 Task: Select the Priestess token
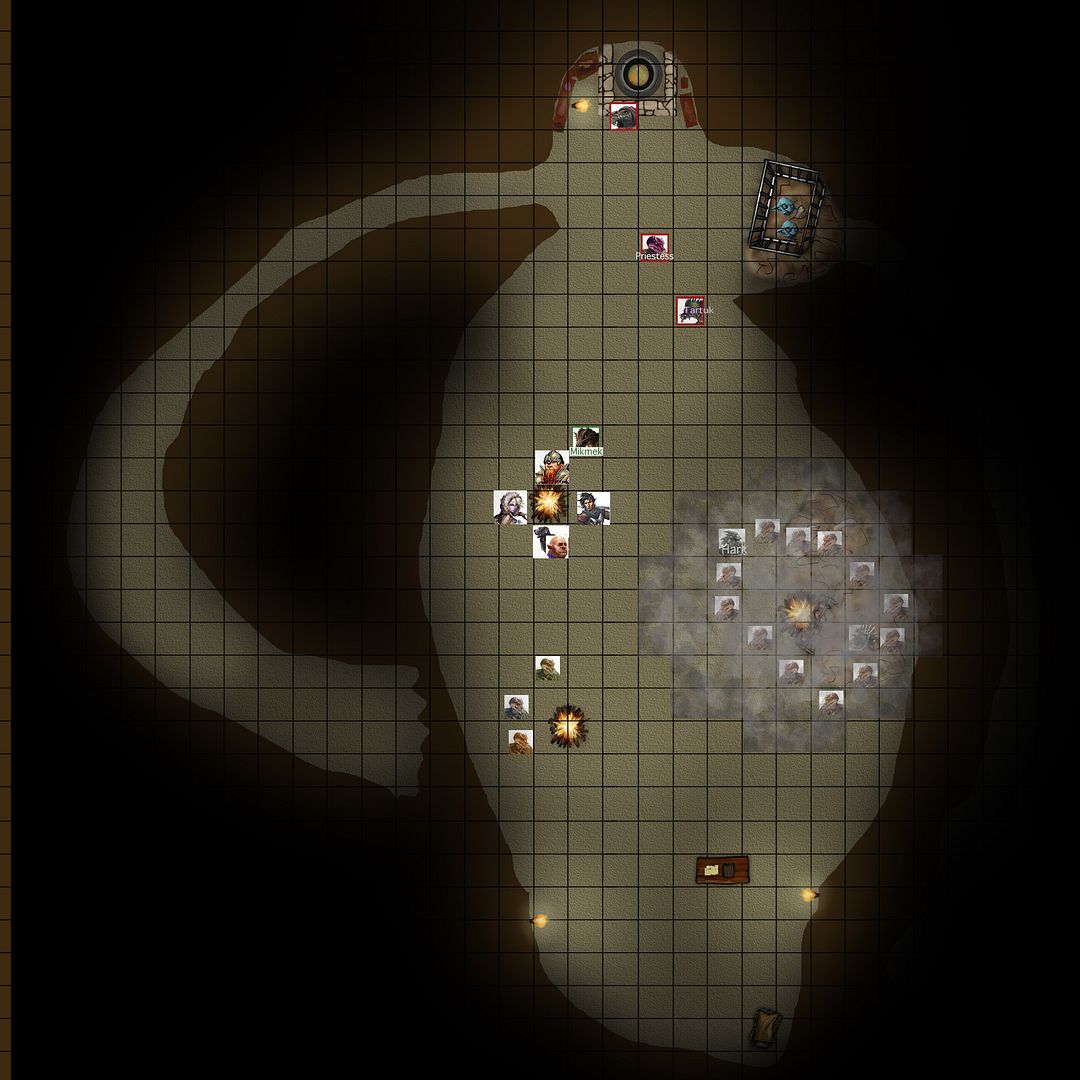654,245
